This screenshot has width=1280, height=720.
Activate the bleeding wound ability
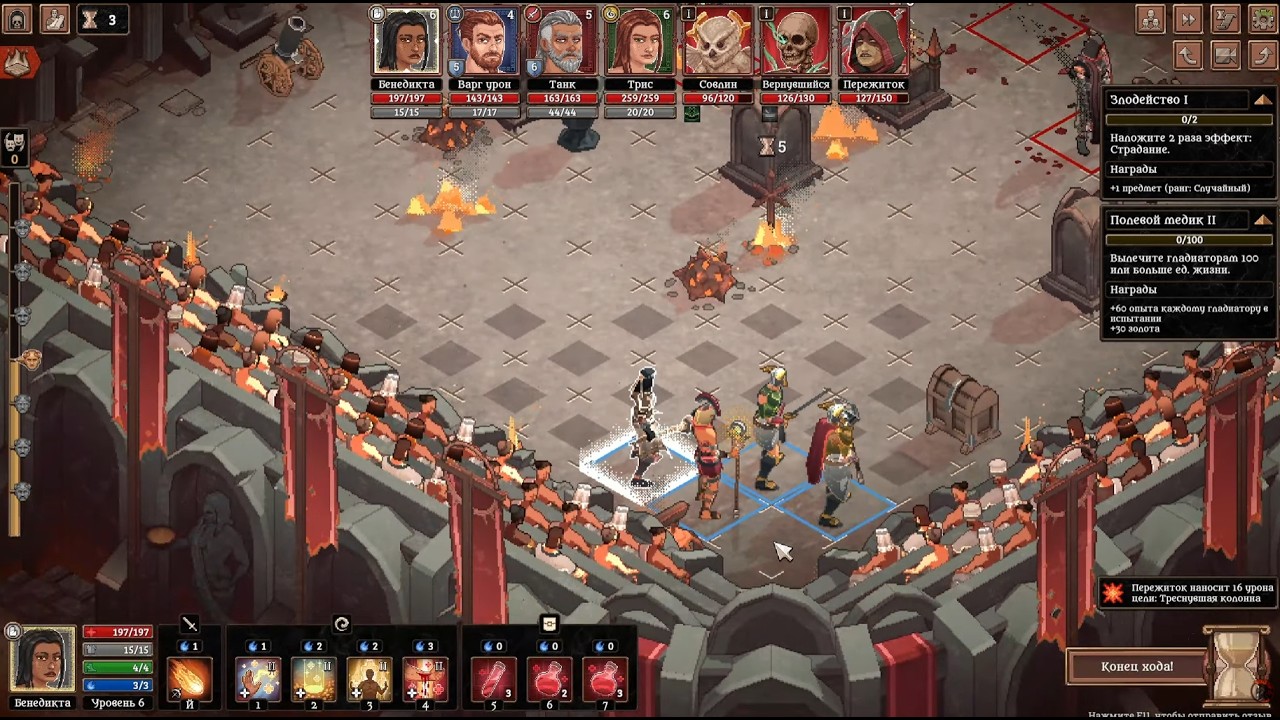coord(425,679)
